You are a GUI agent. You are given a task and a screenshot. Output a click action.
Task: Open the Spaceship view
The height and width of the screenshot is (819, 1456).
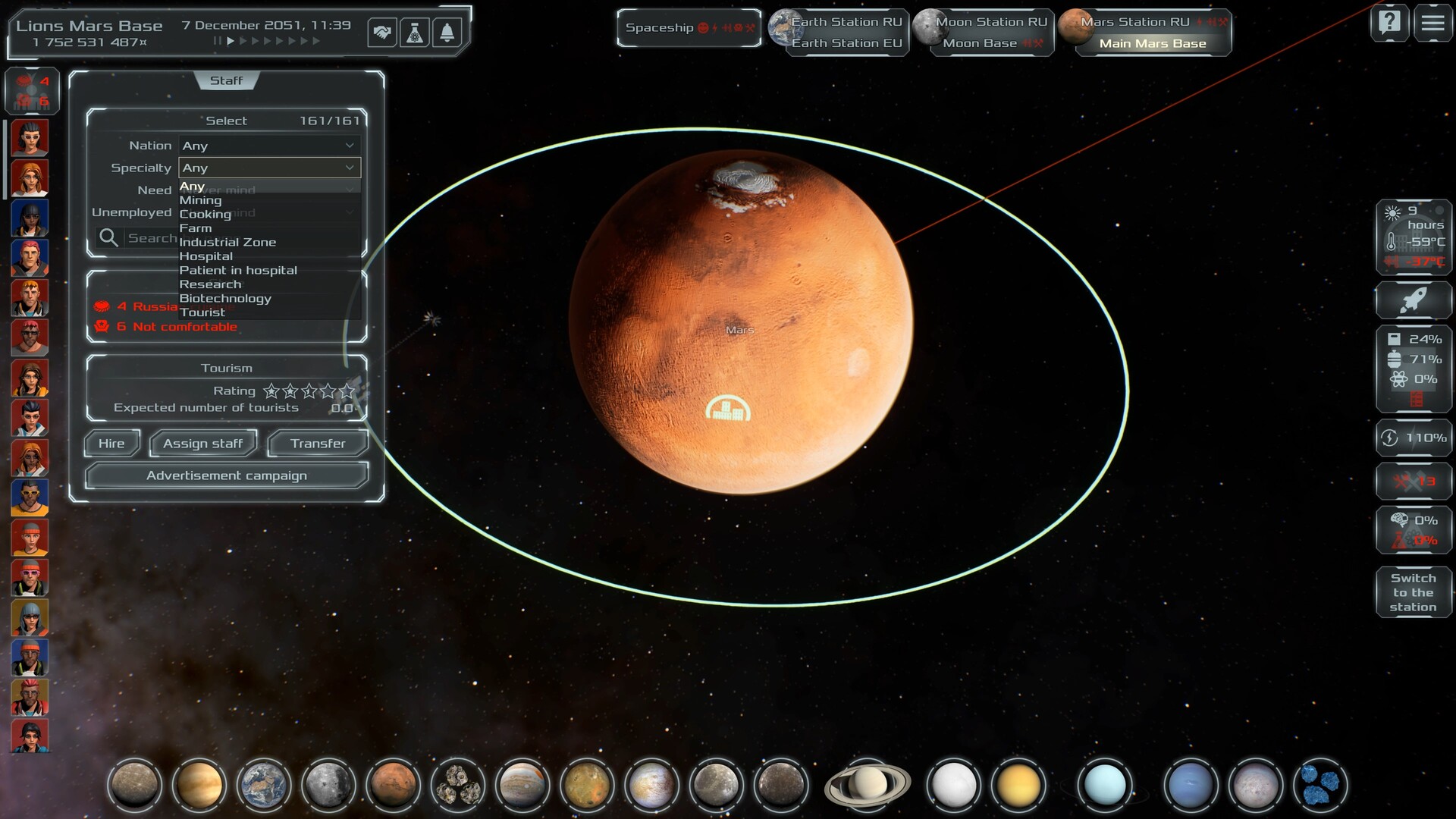689,28
